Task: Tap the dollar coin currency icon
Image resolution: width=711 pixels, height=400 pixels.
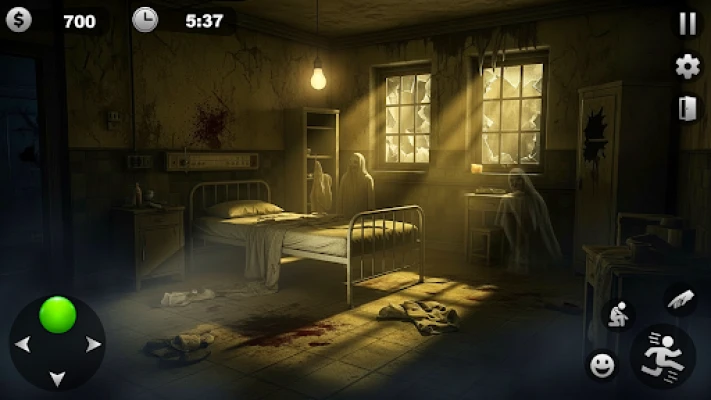Action: click(x=18, y=20)
